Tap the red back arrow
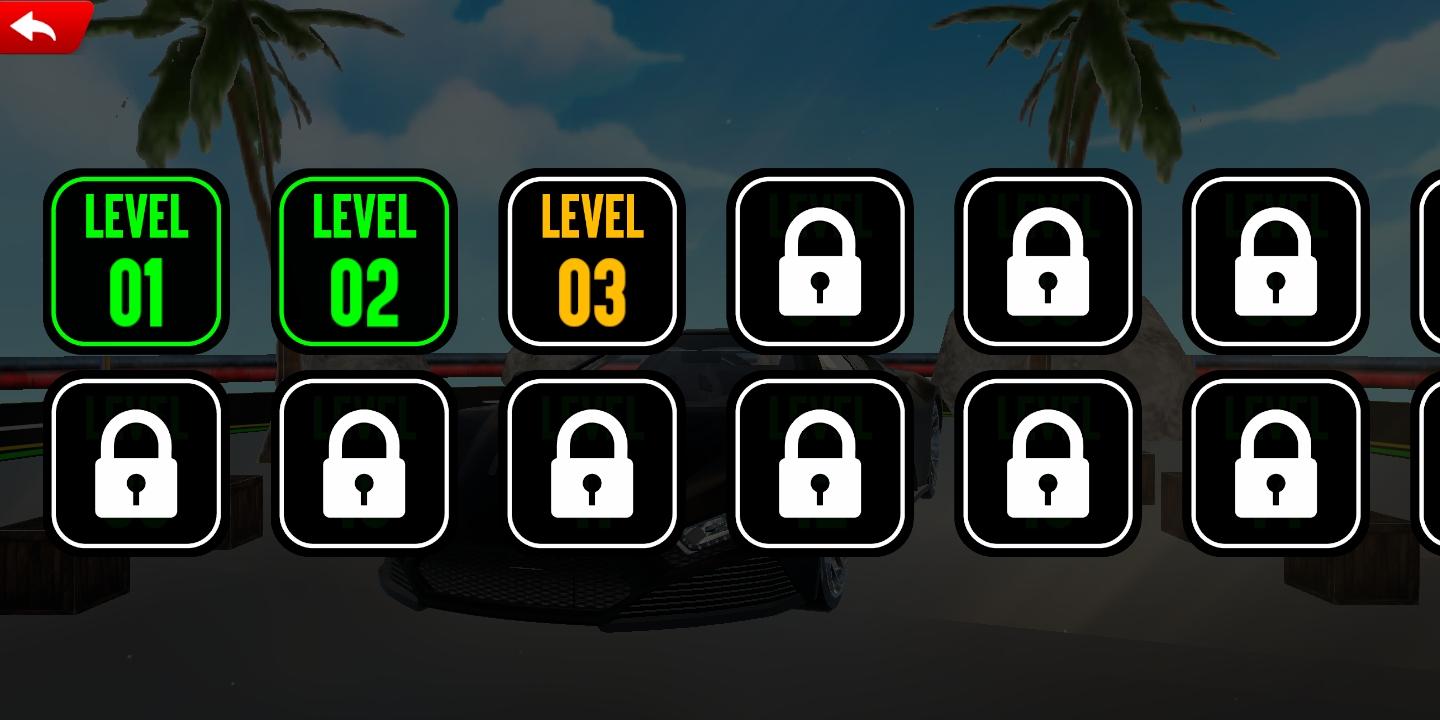Screen dimensions: 1440x720 33,25
